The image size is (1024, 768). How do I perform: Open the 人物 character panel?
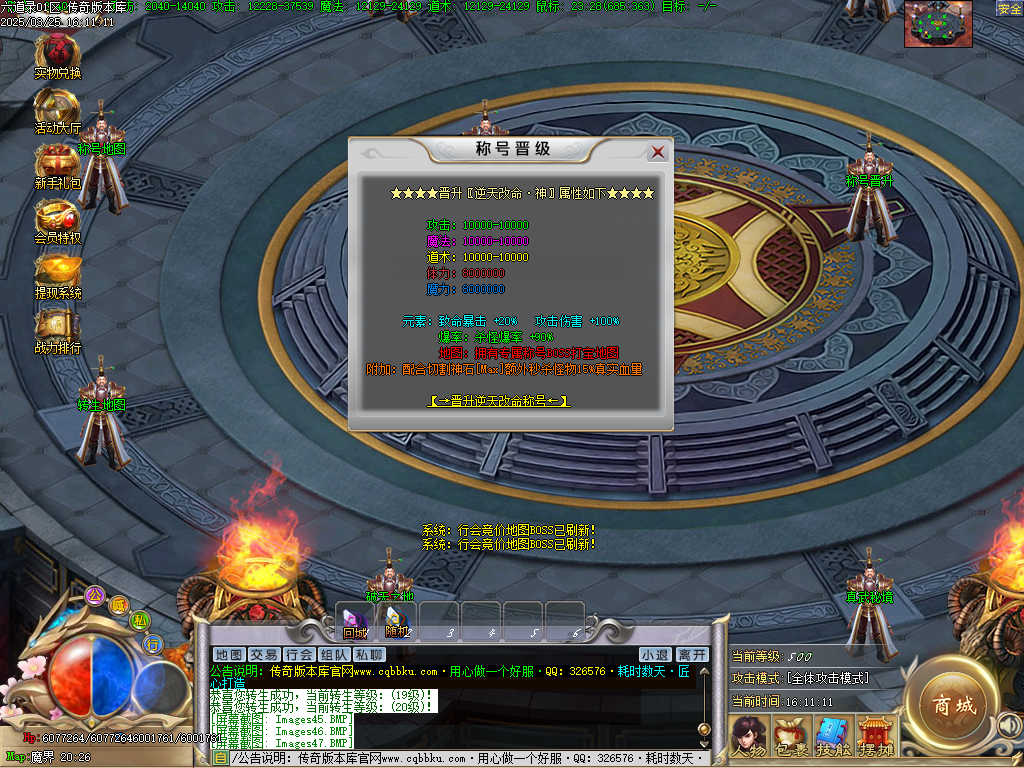[x=749, y=736]
